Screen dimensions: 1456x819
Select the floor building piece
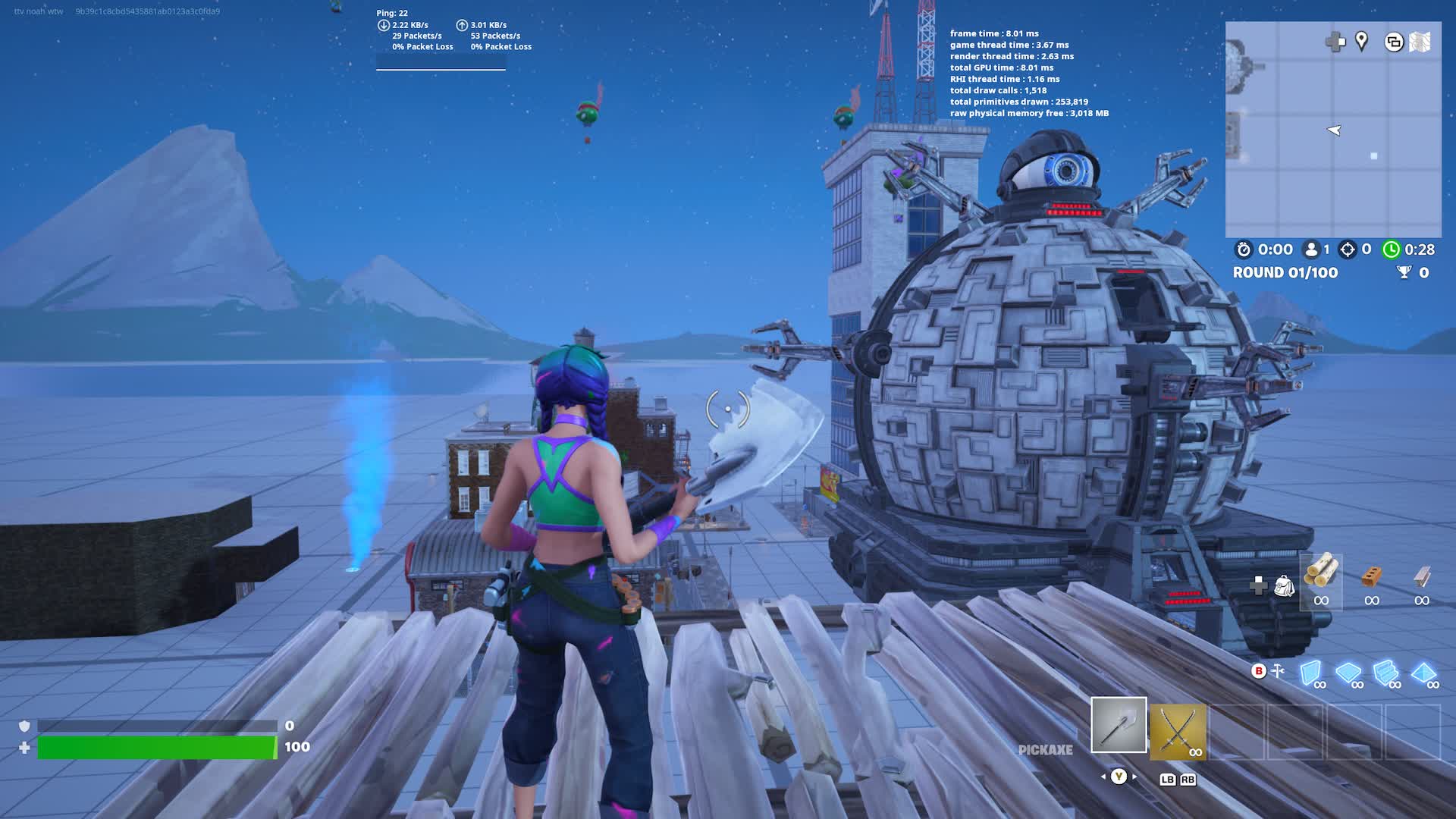tap(1348, 672)
